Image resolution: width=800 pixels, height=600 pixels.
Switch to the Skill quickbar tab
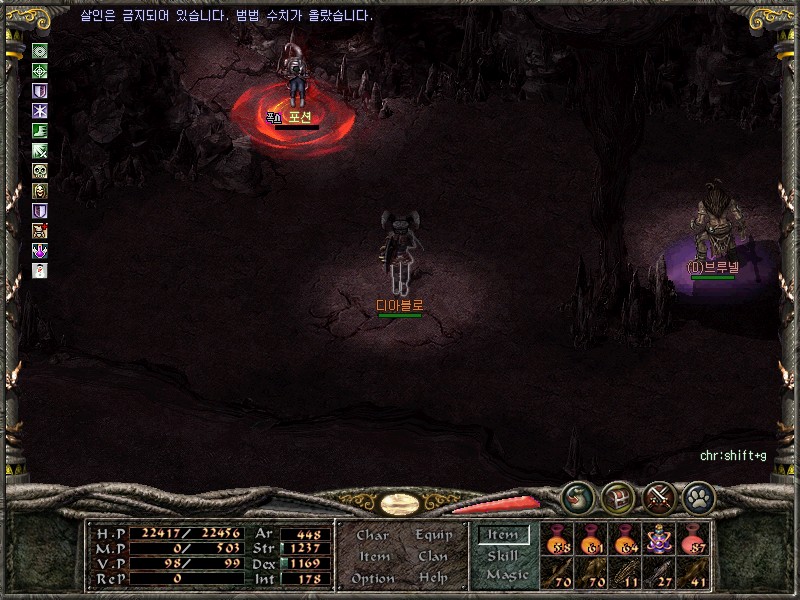(503, 556)
